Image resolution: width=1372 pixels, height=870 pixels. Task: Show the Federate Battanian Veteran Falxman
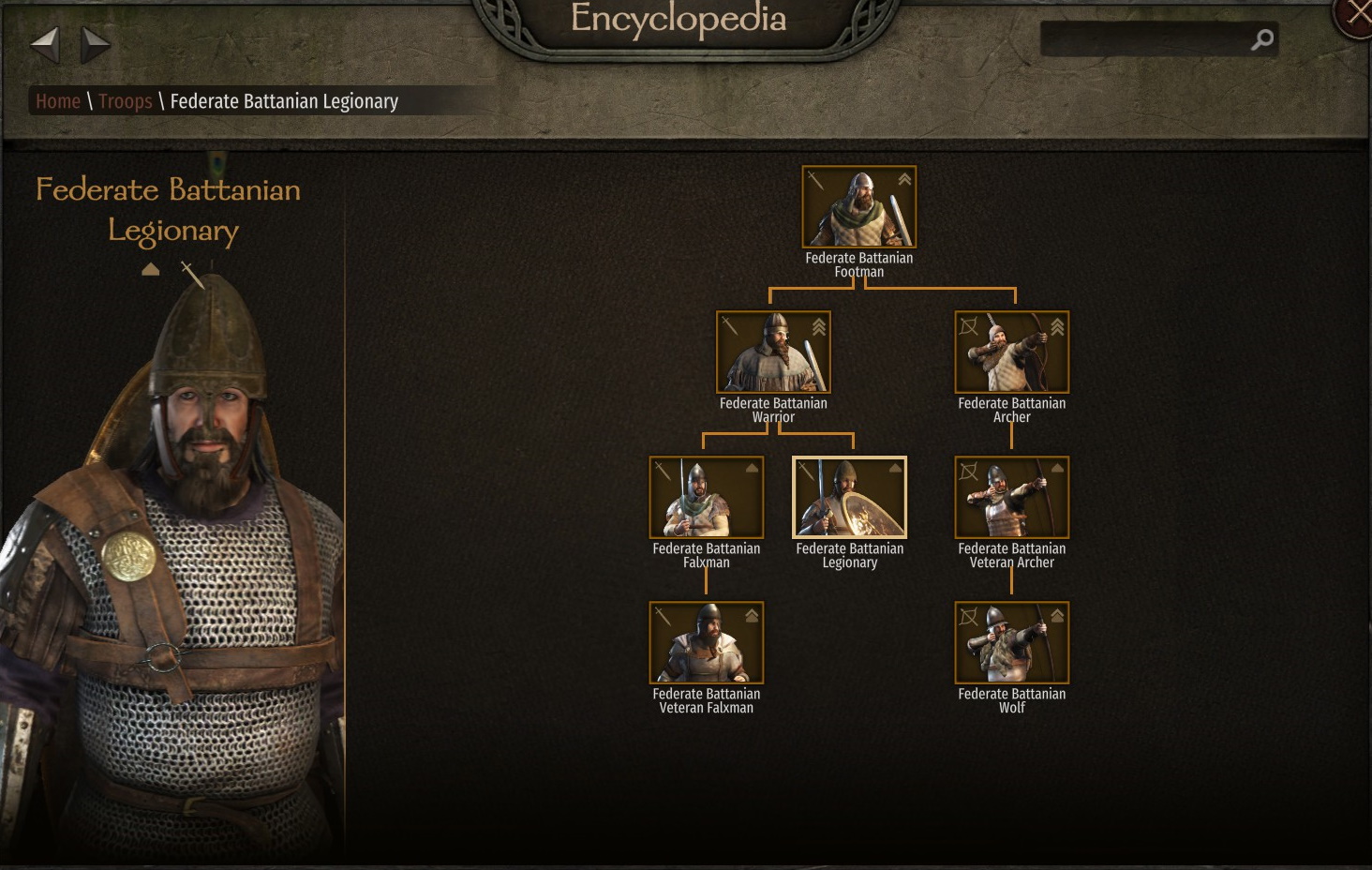[706, 643]
